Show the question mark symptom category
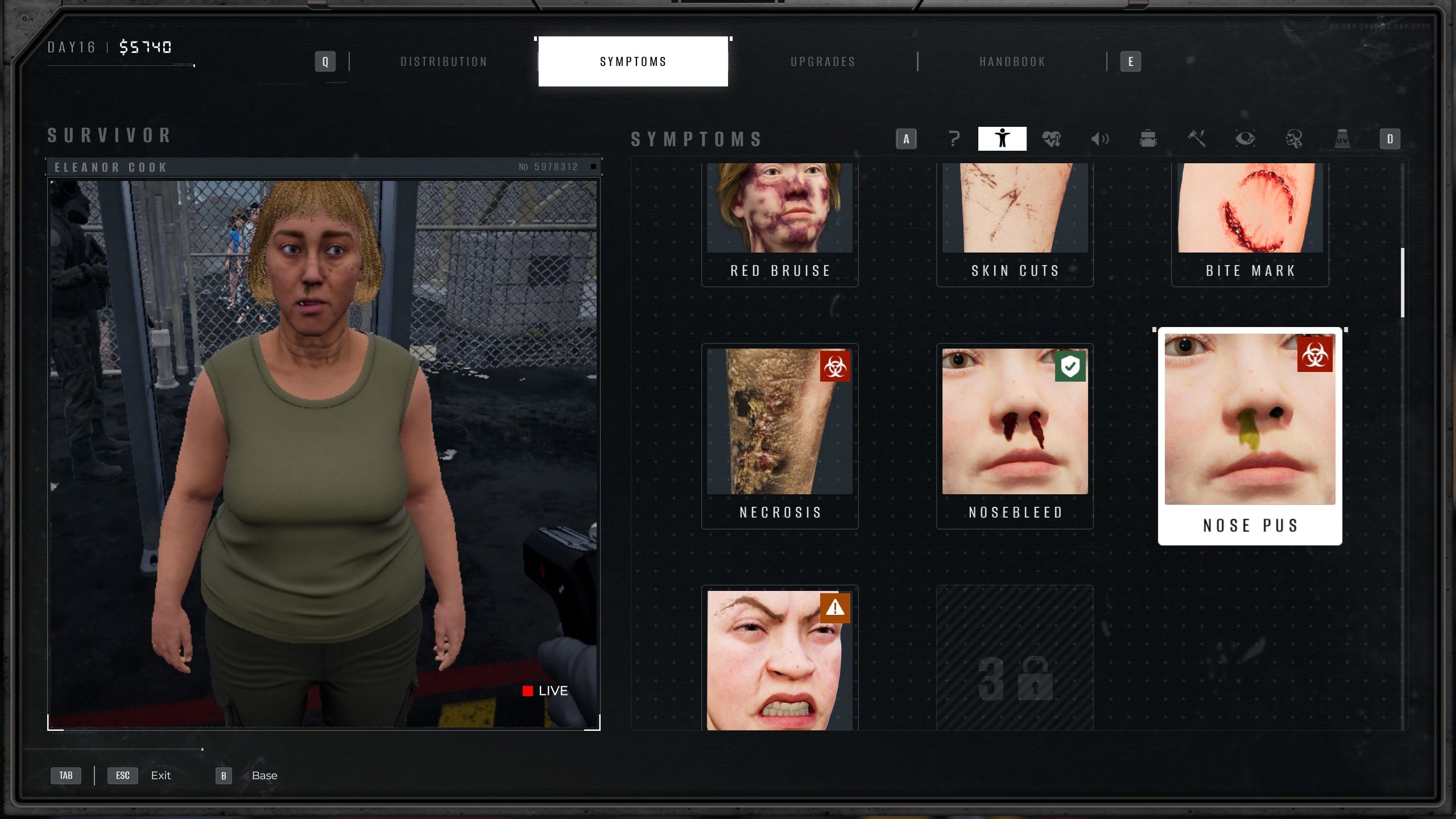Screen dimensions: 1456x819 click(954, 139)
